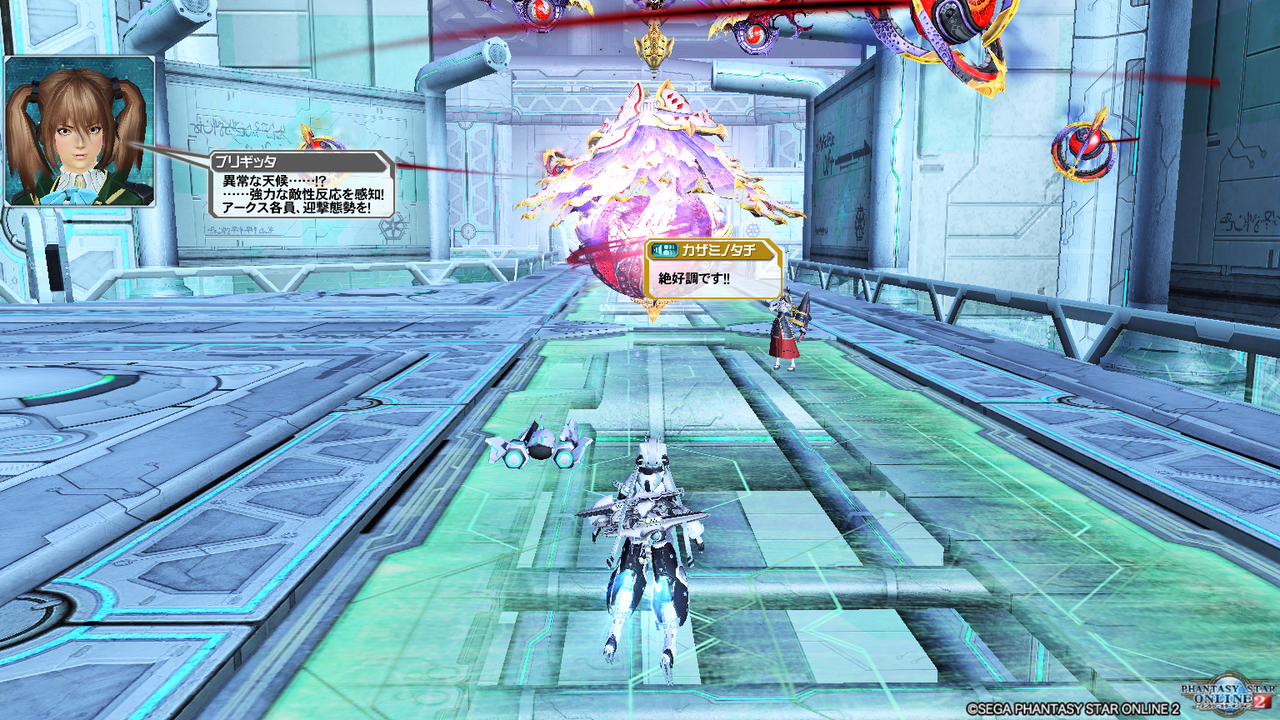Click the globe graphic inside the PSO2 logo
The image size is (1280, 720).
[1228, 688]
